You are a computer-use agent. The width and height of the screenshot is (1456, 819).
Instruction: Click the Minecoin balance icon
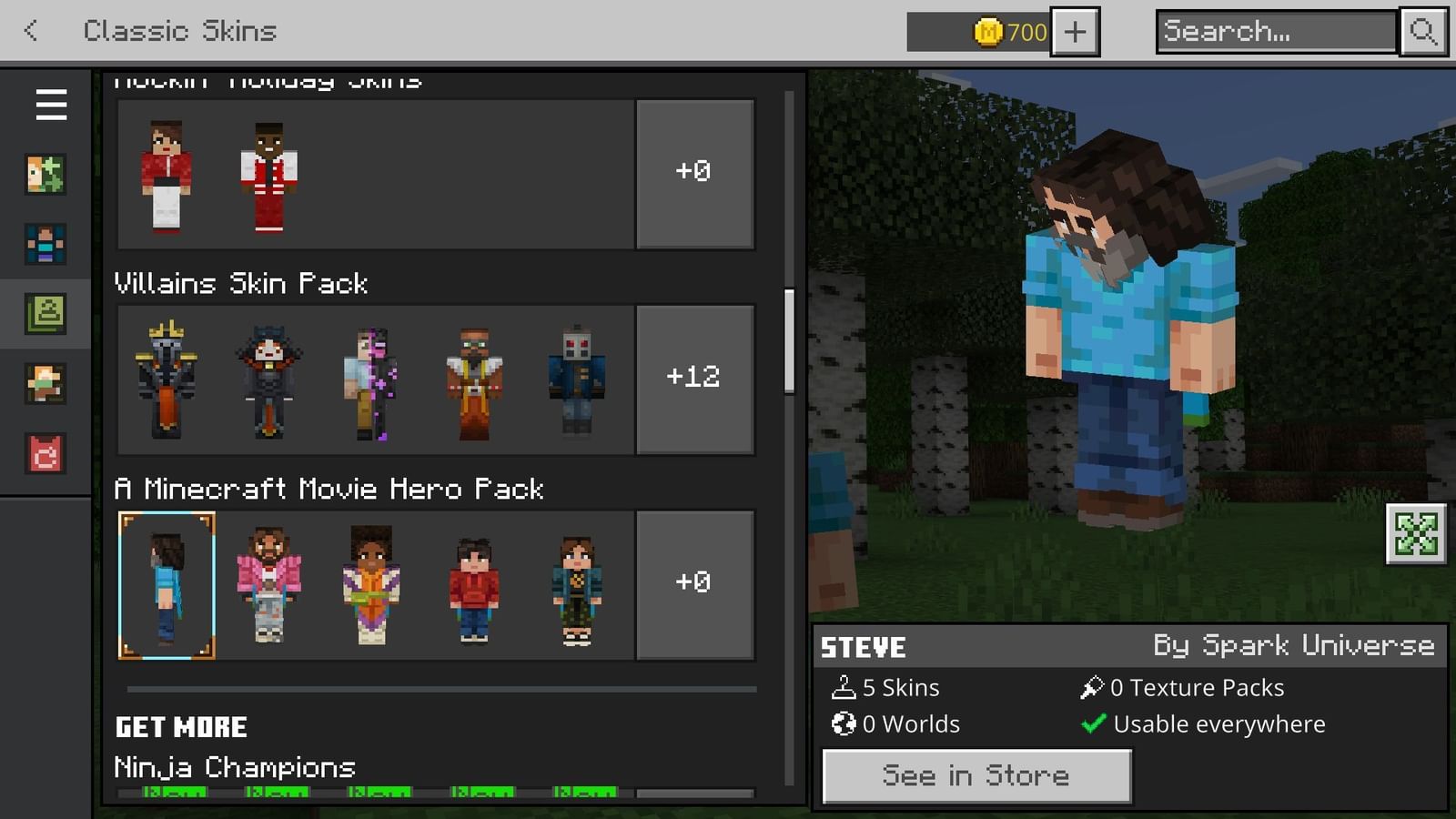(x=989, y=32)
